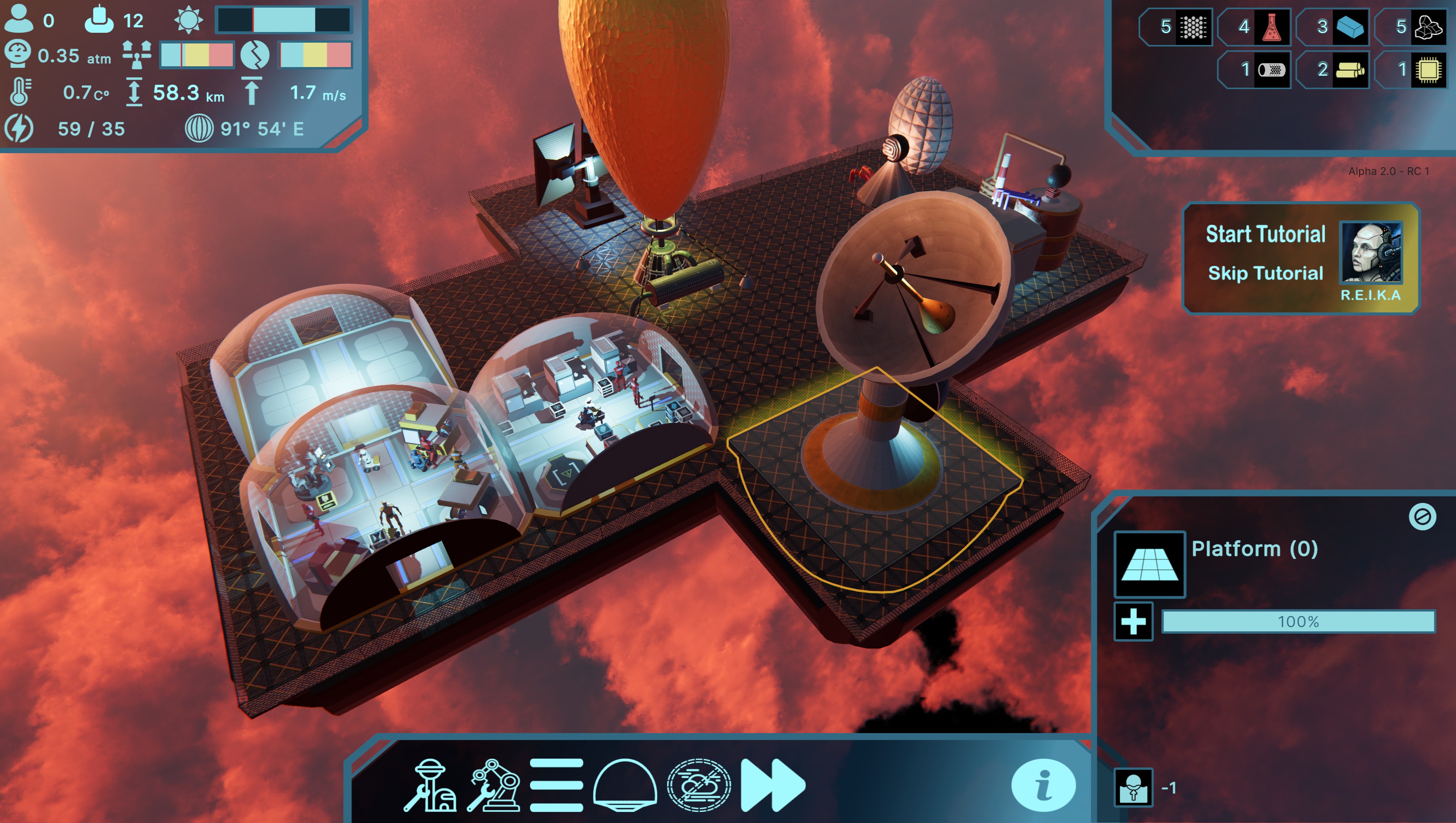Image resolution: width=1456 pixels, height=823 pixels.
Task: Select the yellow microchip resource
Action: click(1428, 70)
